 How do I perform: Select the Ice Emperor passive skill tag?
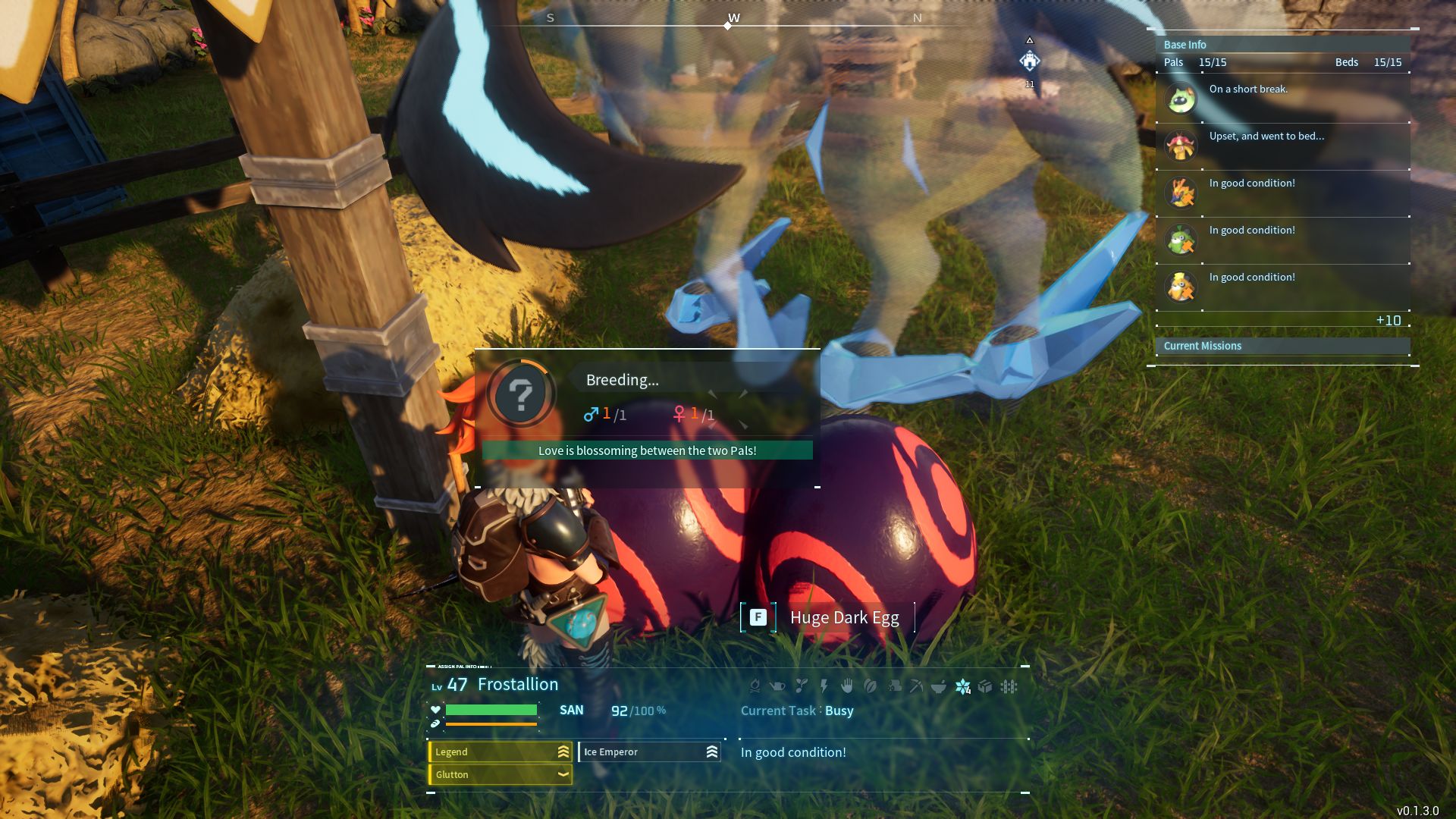649,752
